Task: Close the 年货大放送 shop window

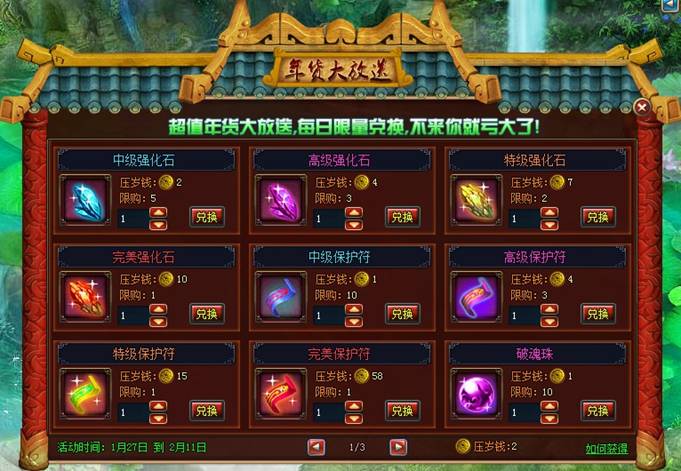Action: [642, 106]
